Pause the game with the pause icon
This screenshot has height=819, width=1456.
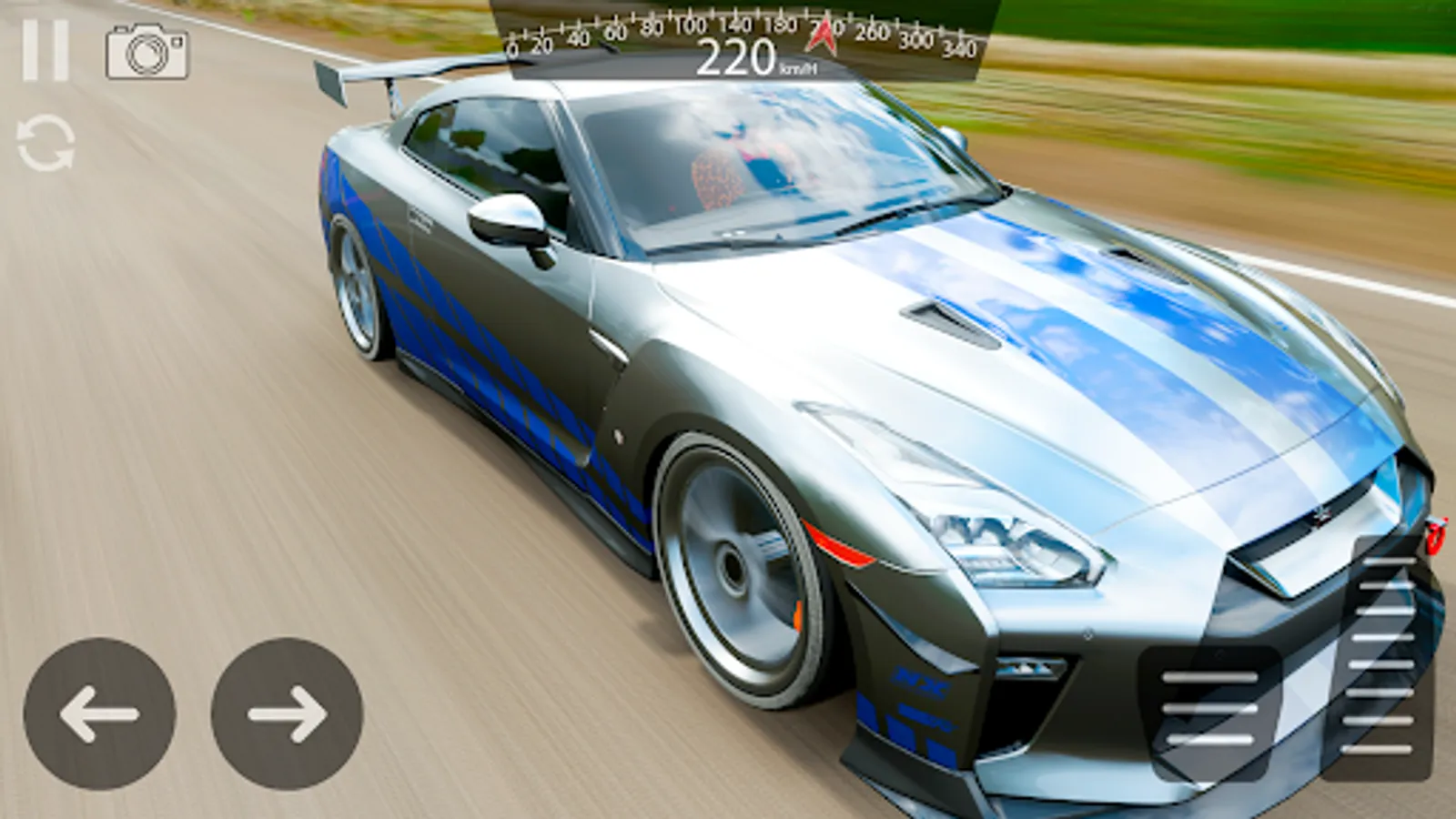tap(45, 51)
